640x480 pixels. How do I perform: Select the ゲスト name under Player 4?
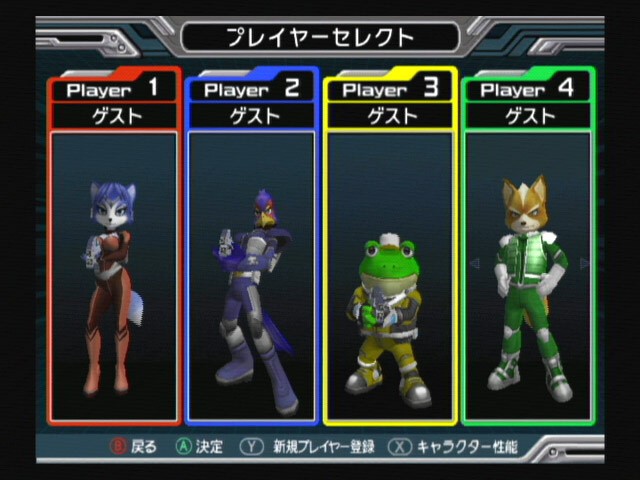click(x=527, y=115)
